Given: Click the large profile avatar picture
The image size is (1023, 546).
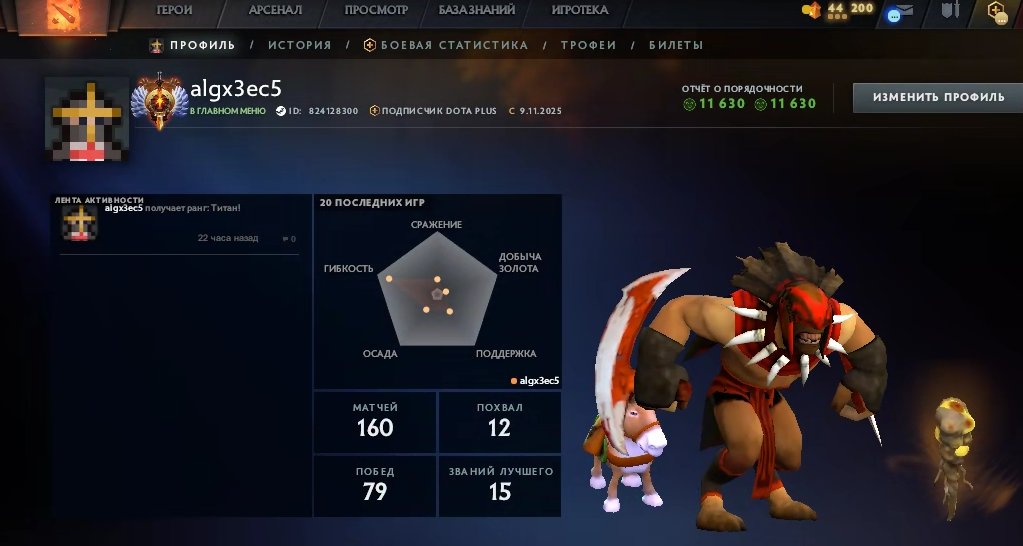Looking at the screenshot, I should click(87, 118).
